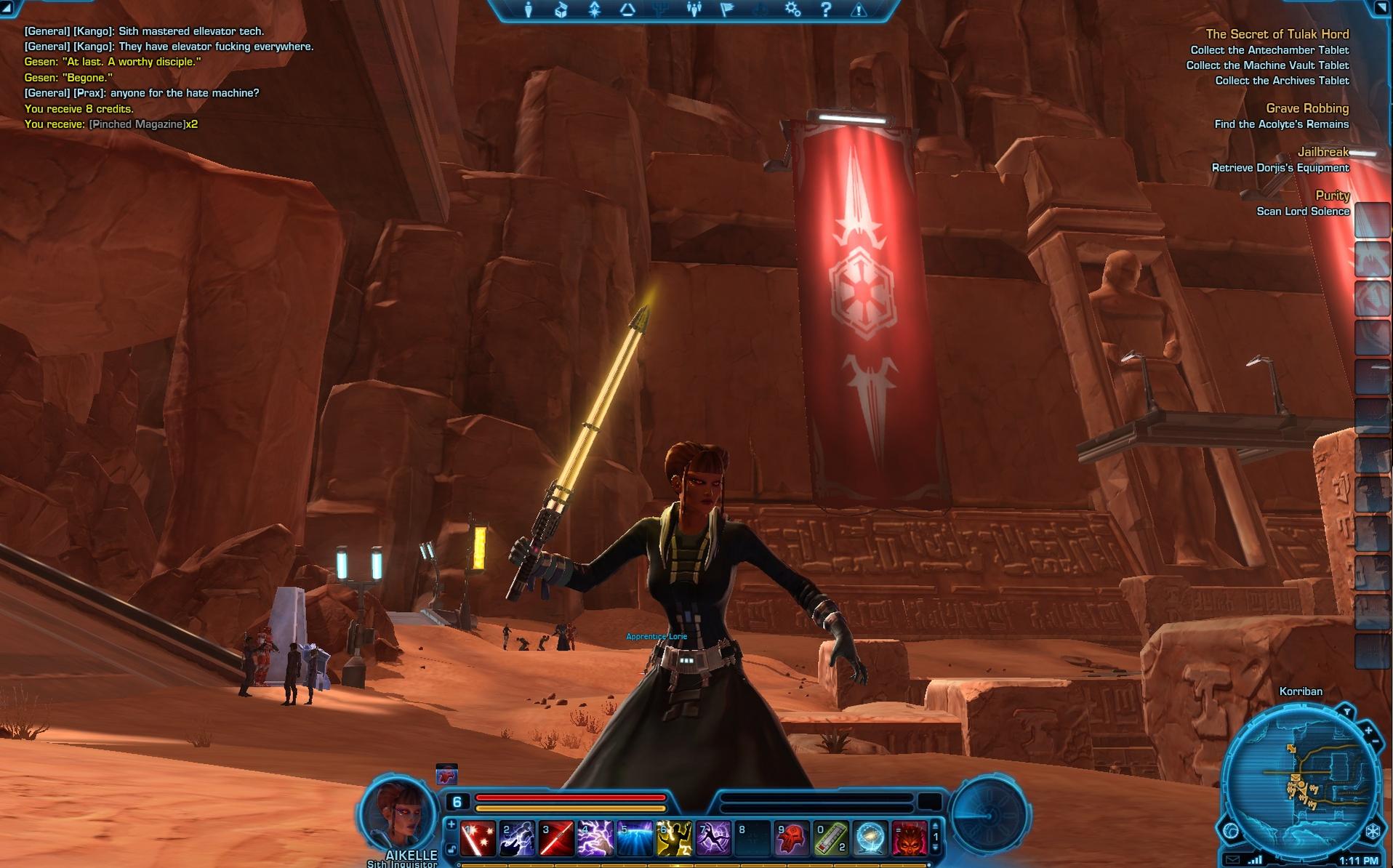Screen dimensions: 1393x868
Task: Activate the red Sith face ability
Action: point(910,838)
